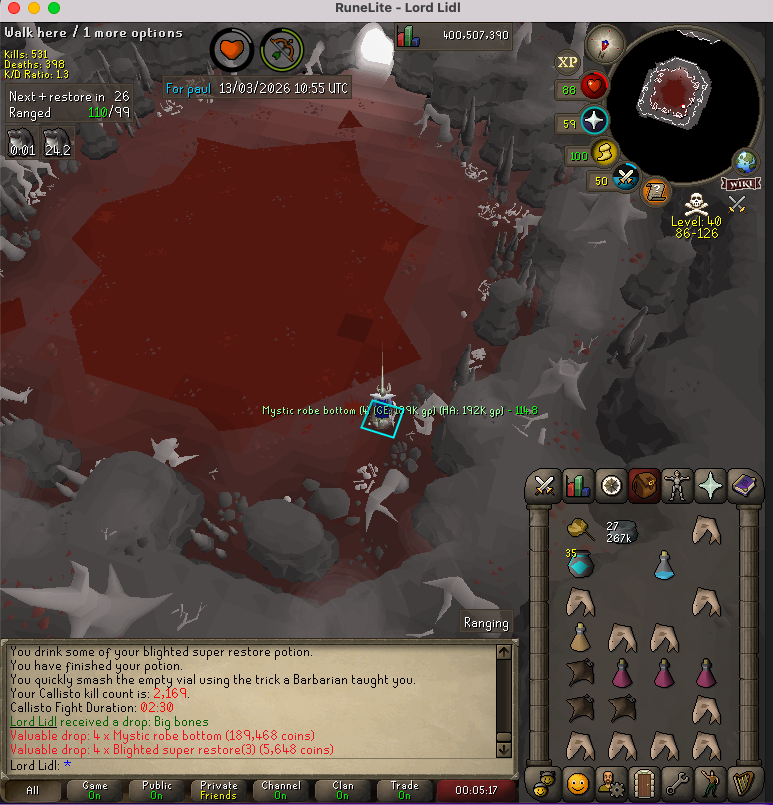The width and height of the screenshot is (773, 805).
Task: Open the Worn Equipment tab
Action: 678,486
